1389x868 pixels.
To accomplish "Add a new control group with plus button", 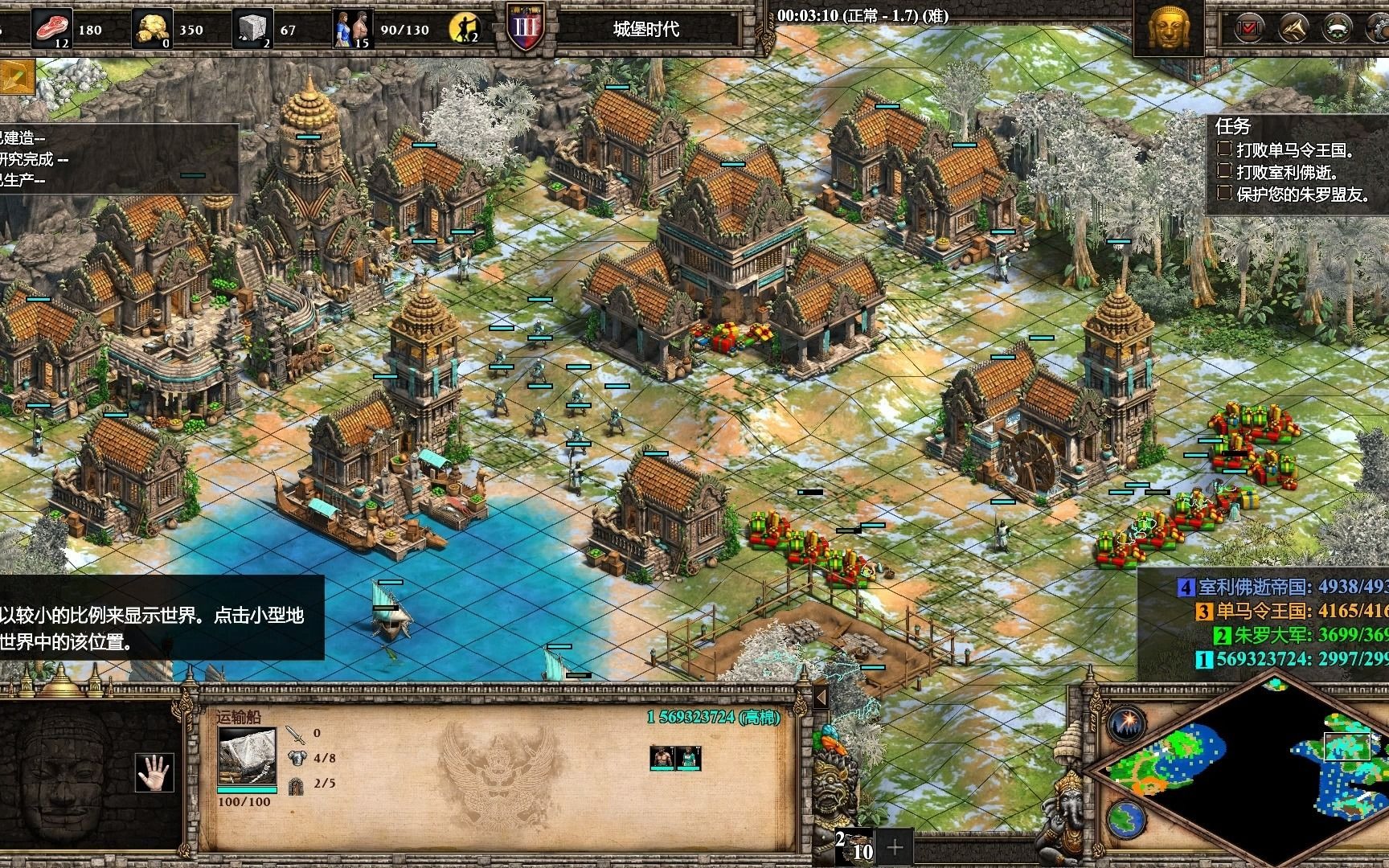I will click(x=895, y=846).
